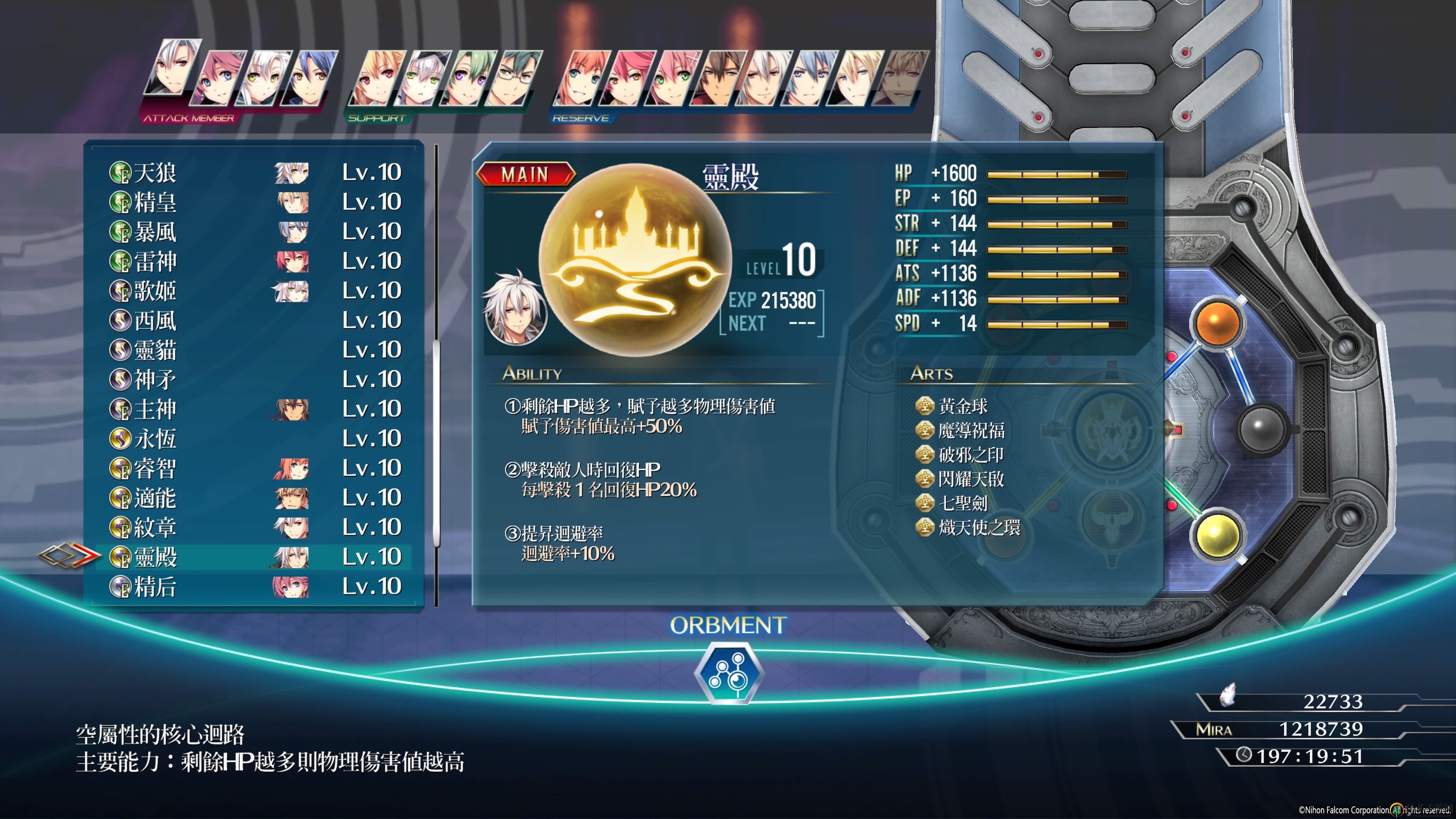The width and height of the screenshot is (1456, 819).
Task: Pick the 暴風 quartz entry
Action: click(x=254, y=232)
